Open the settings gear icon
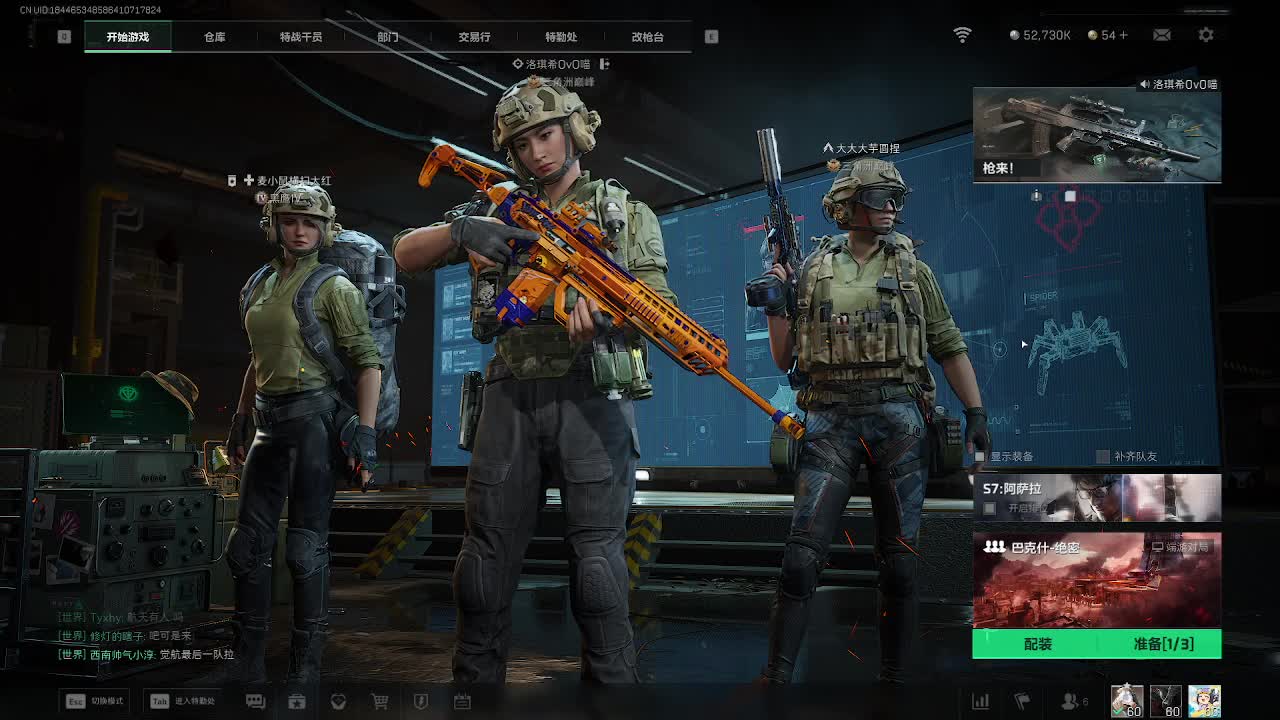Viewport: 1280px width, 720px height. click(1206, 35)
